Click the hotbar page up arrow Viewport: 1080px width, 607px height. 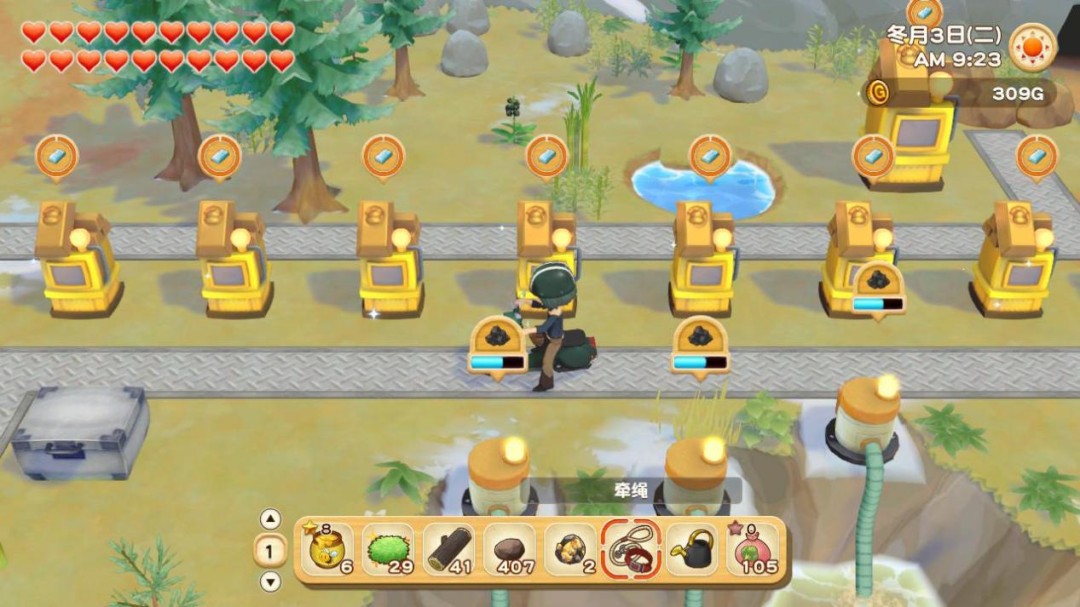pos(270,519)
